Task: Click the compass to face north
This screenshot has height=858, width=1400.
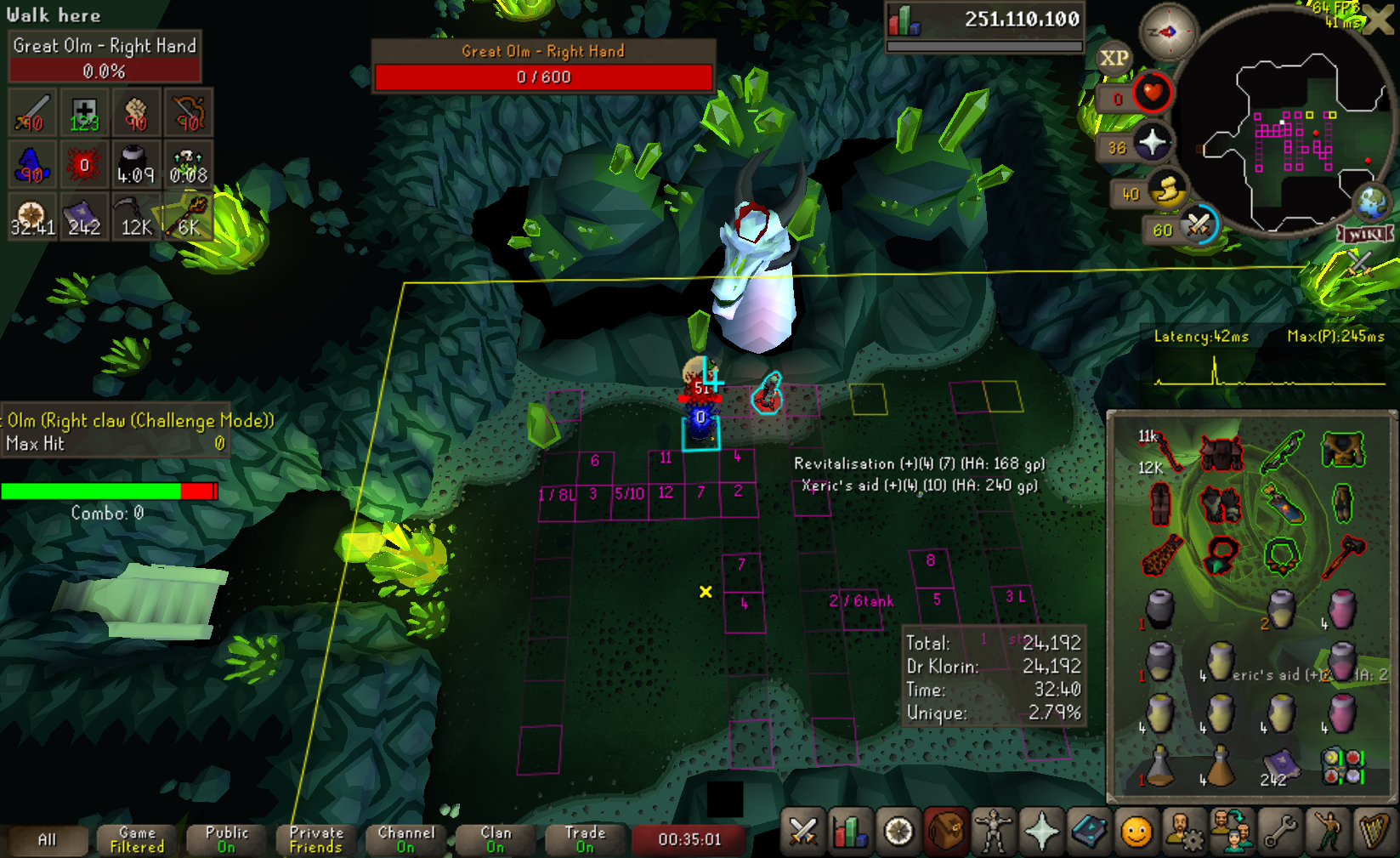Action: point(1167,32)
